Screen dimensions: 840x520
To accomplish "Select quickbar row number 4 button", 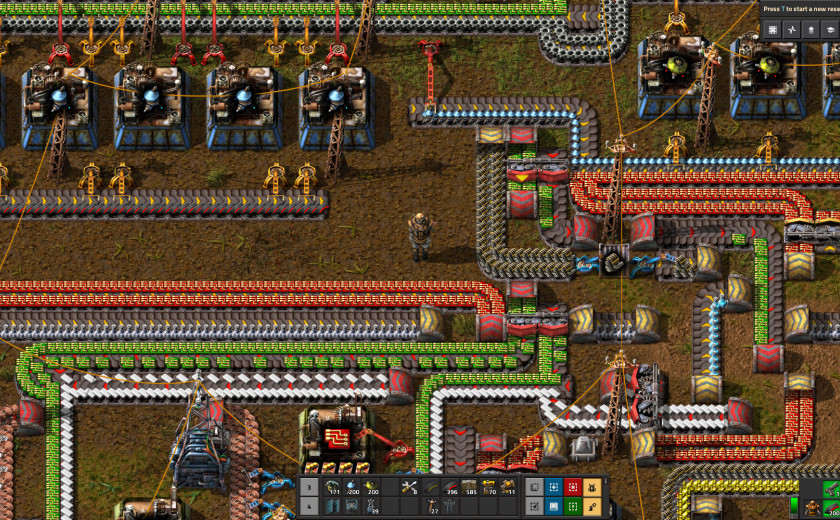I will click(309, 507).
